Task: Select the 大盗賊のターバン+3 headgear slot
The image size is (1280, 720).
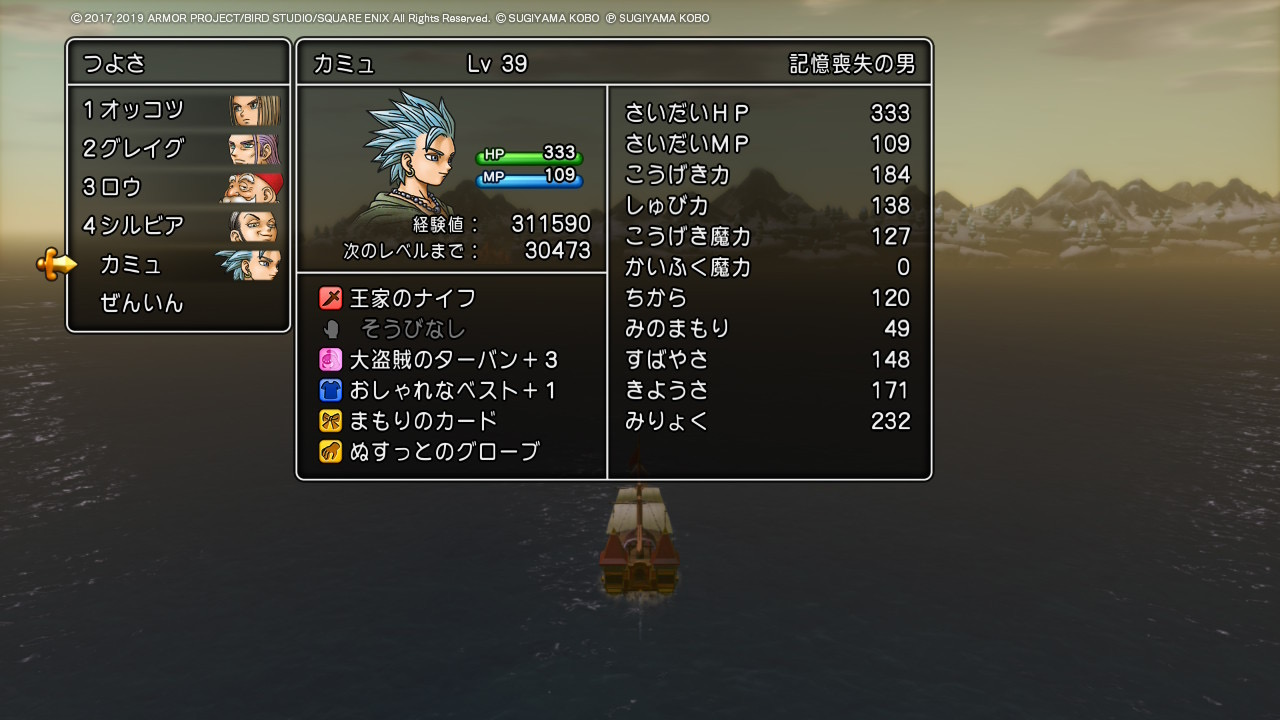Action: (x=452, y=360)
